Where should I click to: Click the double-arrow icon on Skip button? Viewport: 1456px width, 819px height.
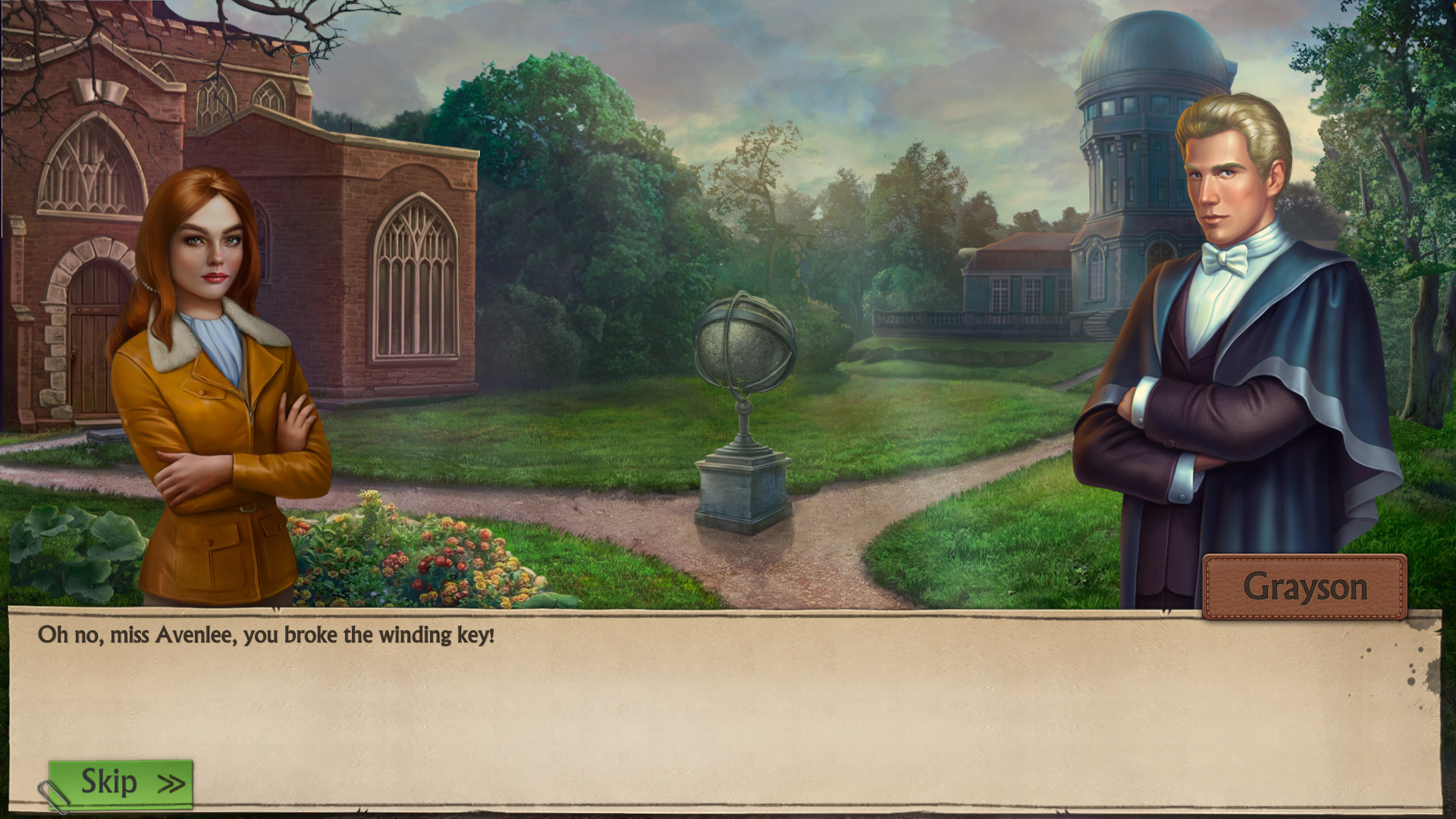(x=172, y=783)
